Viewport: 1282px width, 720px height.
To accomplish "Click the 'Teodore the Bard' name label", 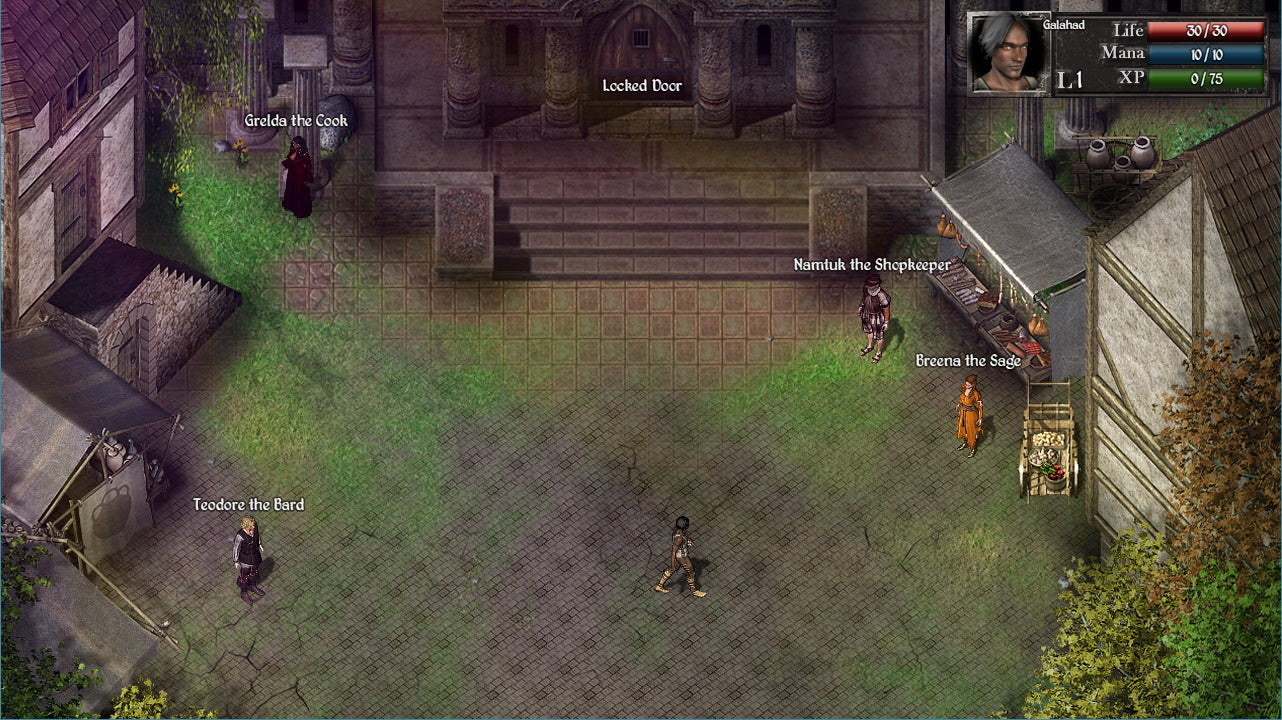I will (249, 505).
